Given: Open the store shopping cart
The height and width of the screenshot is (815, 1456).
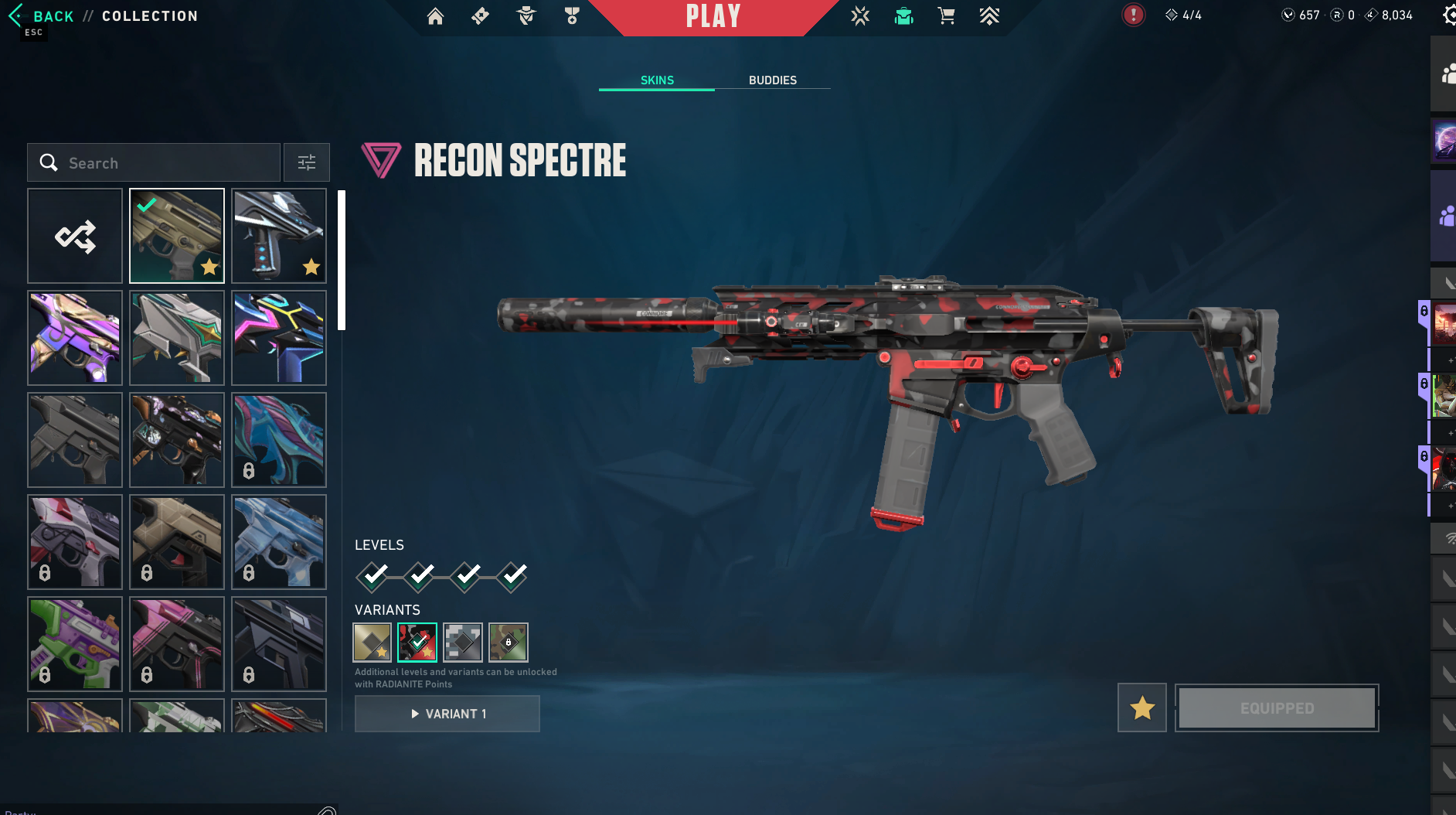Looking at the screenshot, I should click(x=946, y=16).
